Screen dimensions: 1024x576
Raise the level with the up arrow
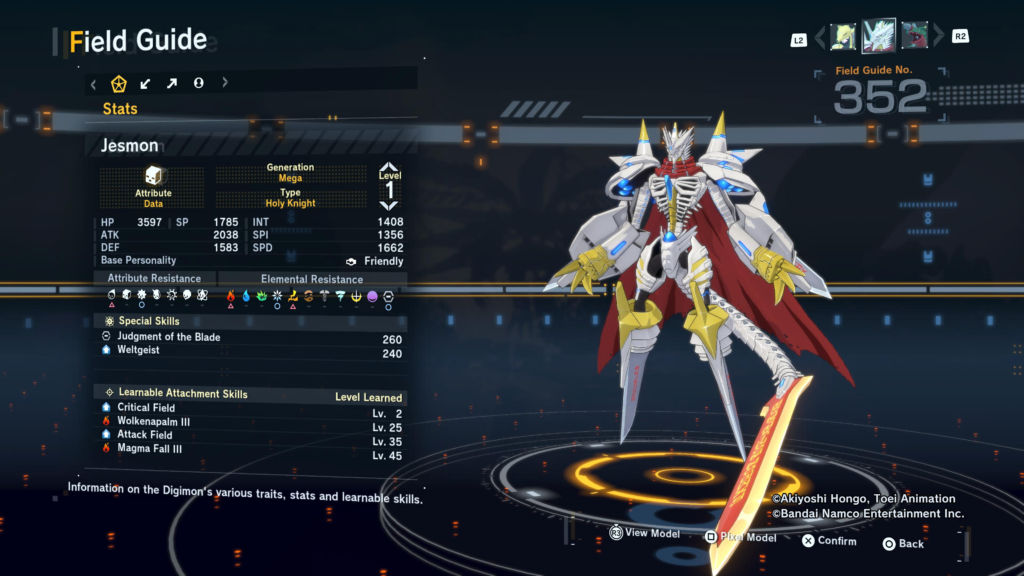[389, 169]
